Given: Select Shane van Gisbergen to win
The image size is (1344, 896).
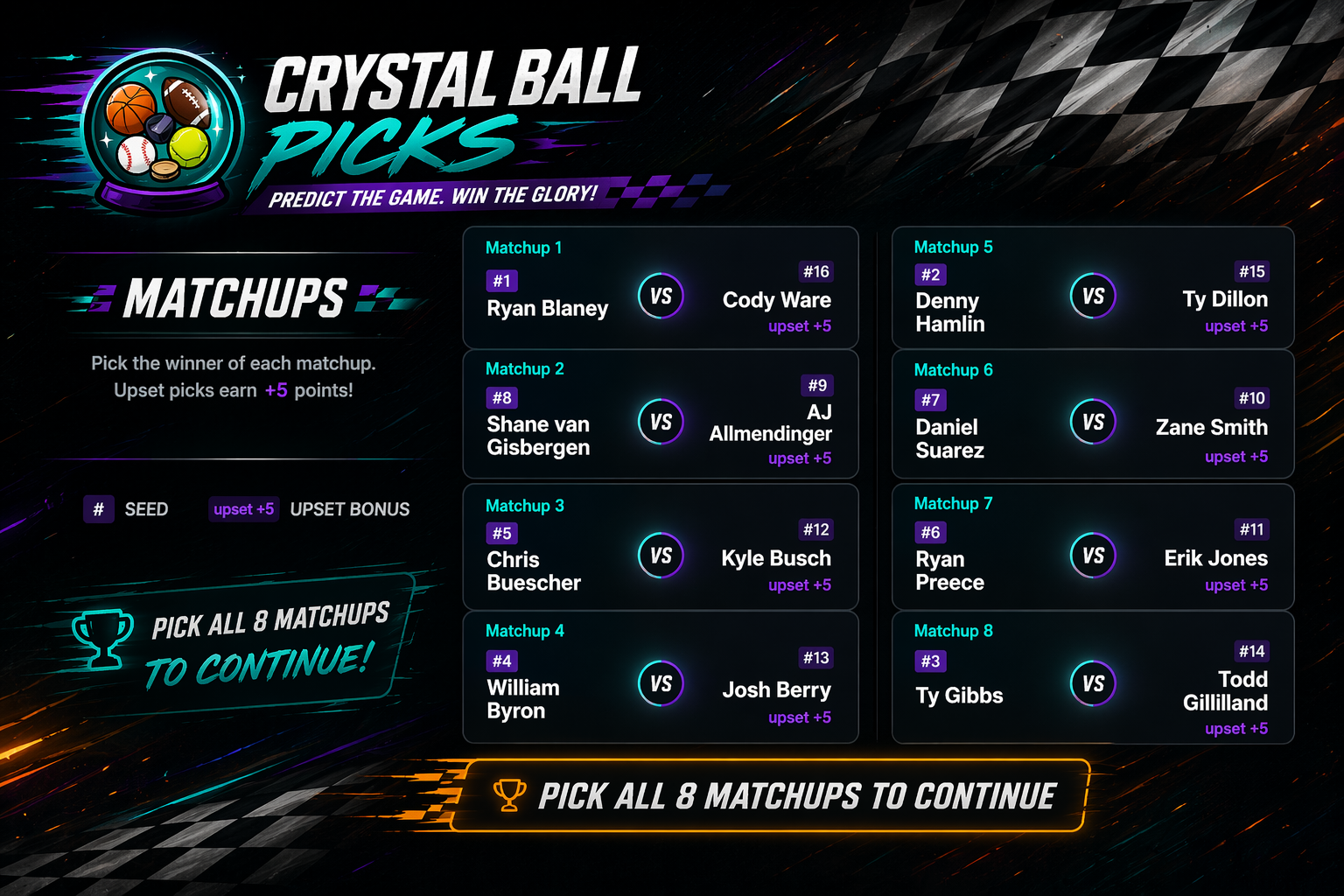Looking at the screenshot, I should pos(538,436).
